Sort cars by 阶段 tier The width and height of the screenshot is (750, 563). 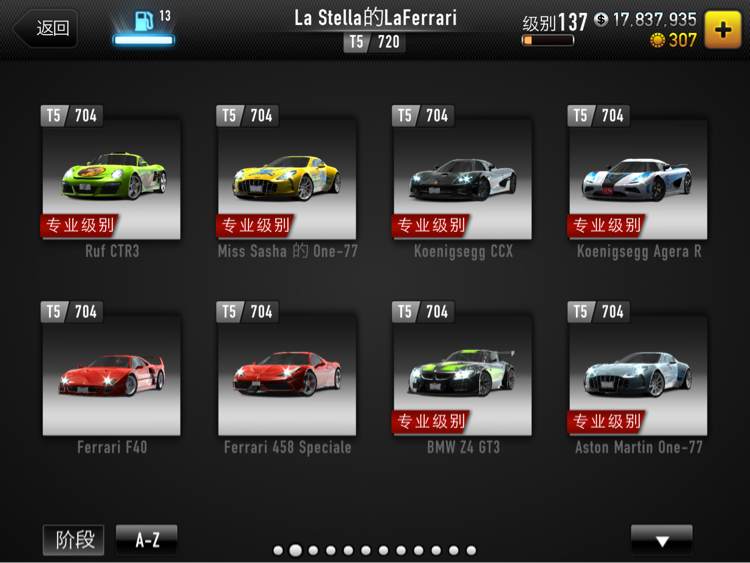click(74, 540)
